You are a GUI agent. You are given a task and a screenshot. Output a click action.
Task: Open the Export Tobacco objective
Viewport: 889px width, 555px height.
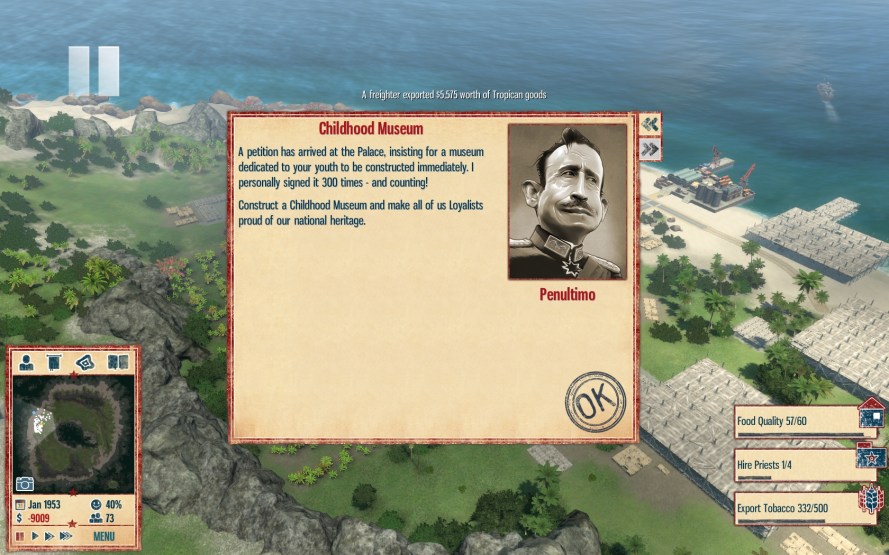coord(797,508)
